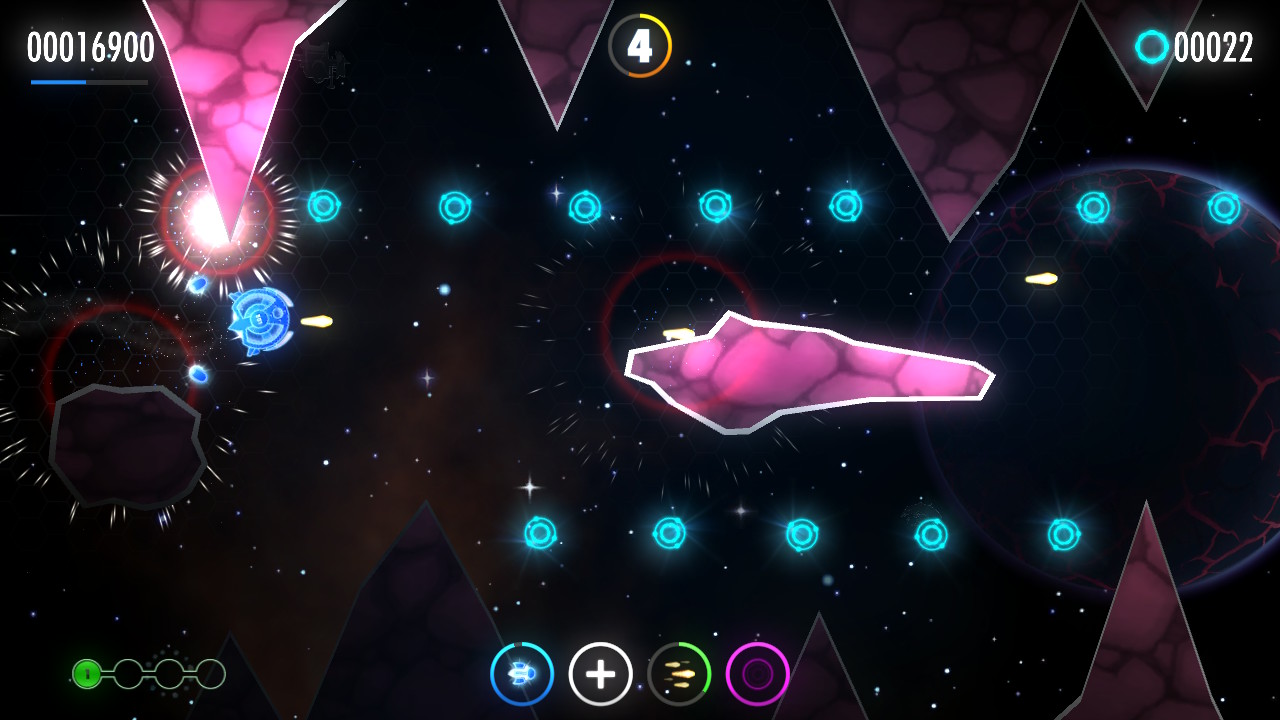Click the leftmost cyan orb in the top row
This screenshot has height=720, width=1280.
(x=325, y=208)
